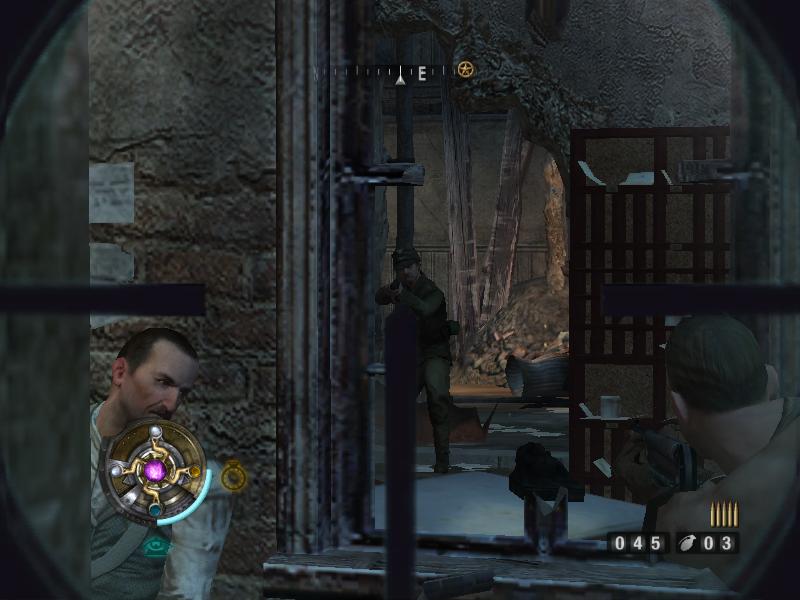Image resolution: width=800 pixels, height=600 pixels.
Task: Click the gold star objective marker on compass
Action: [465, 69]
